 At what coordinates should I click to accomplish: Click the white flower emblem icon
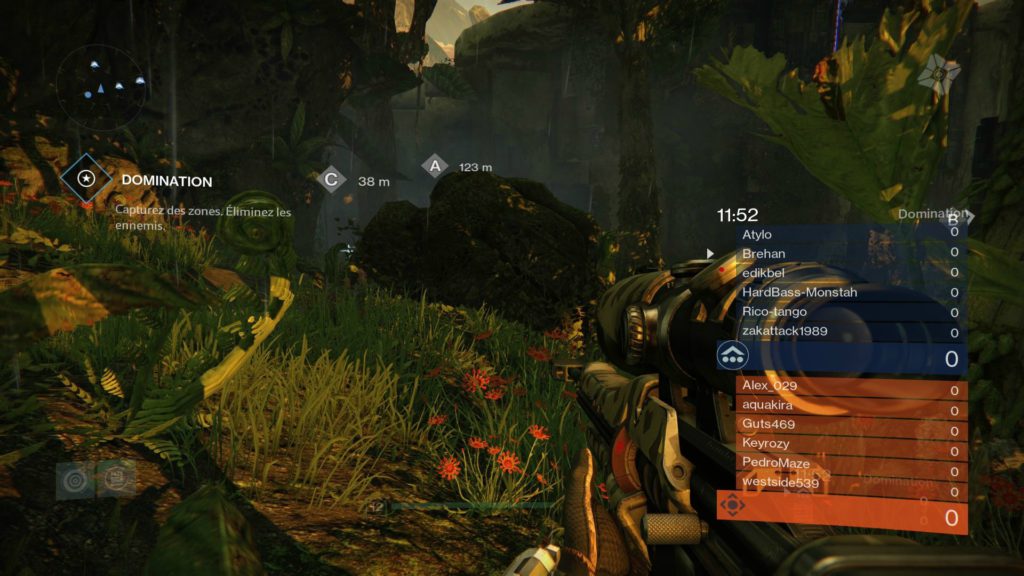[939, 69]
